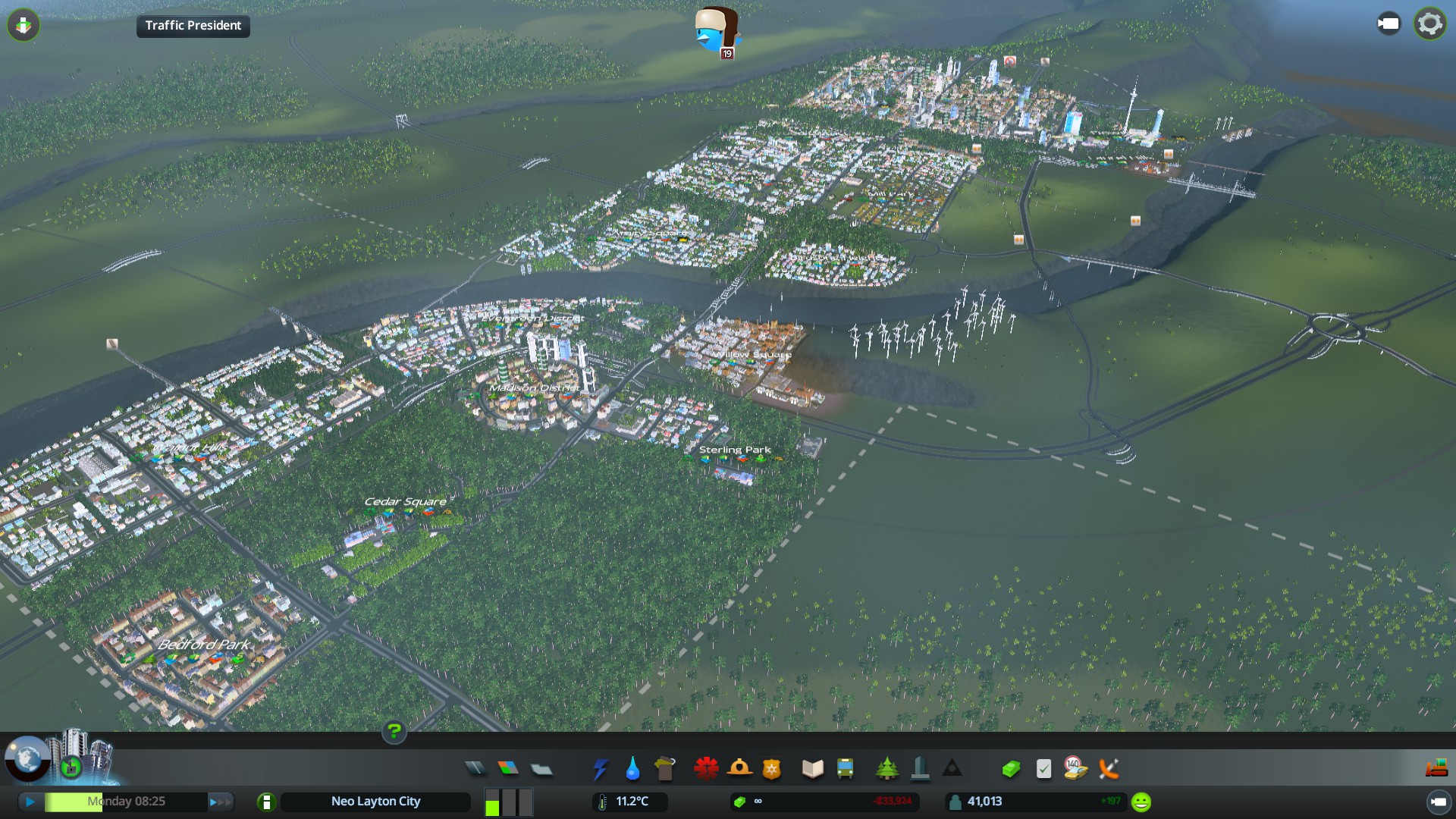The image size is (1456, 819).
Task: Toggle the play/pause simulation button
Action: (x=30, y=802)
